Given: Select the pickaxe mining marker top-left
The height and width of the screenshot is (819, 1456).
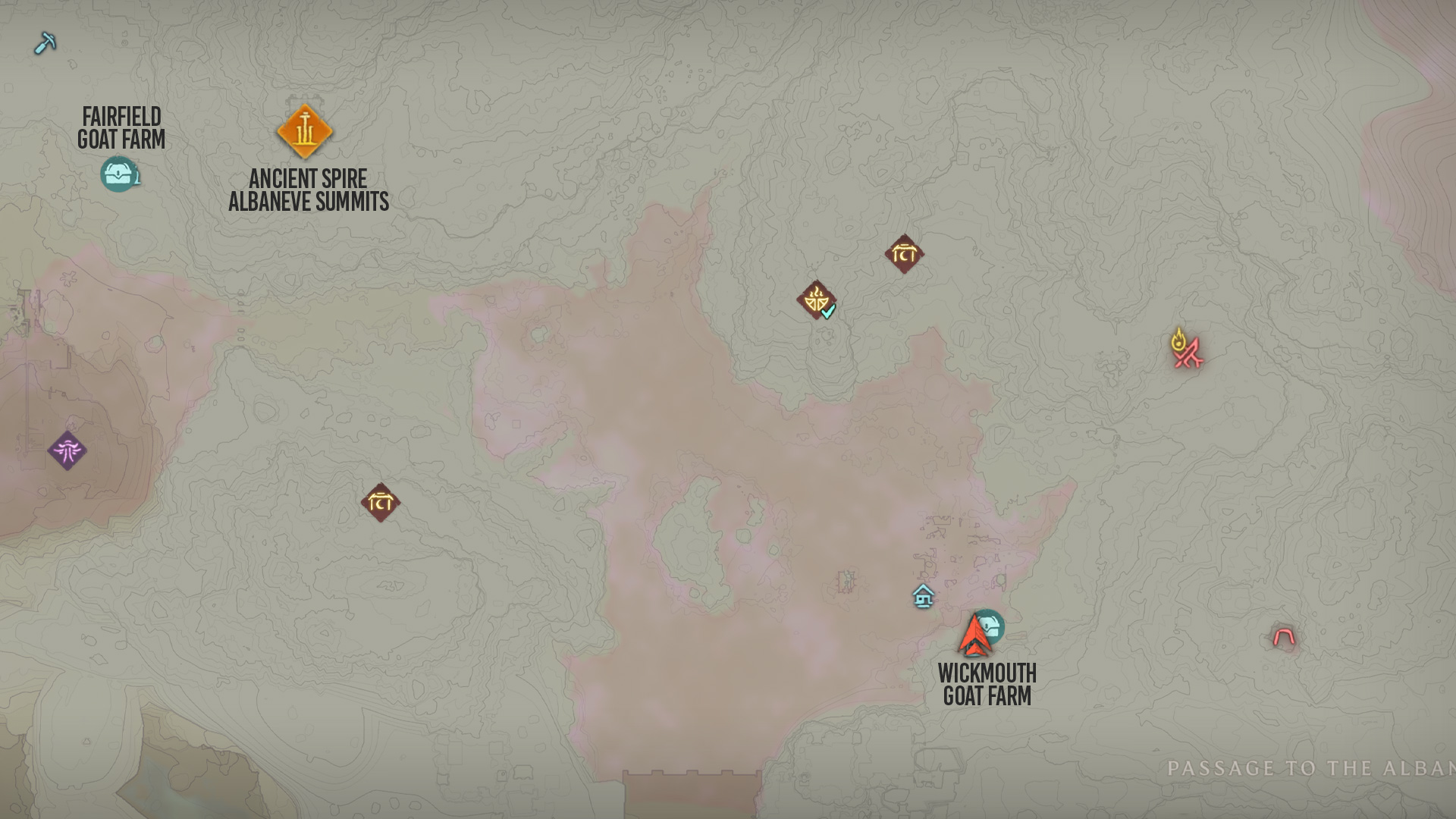Looking at the screenshot, I should coord(45,43).
